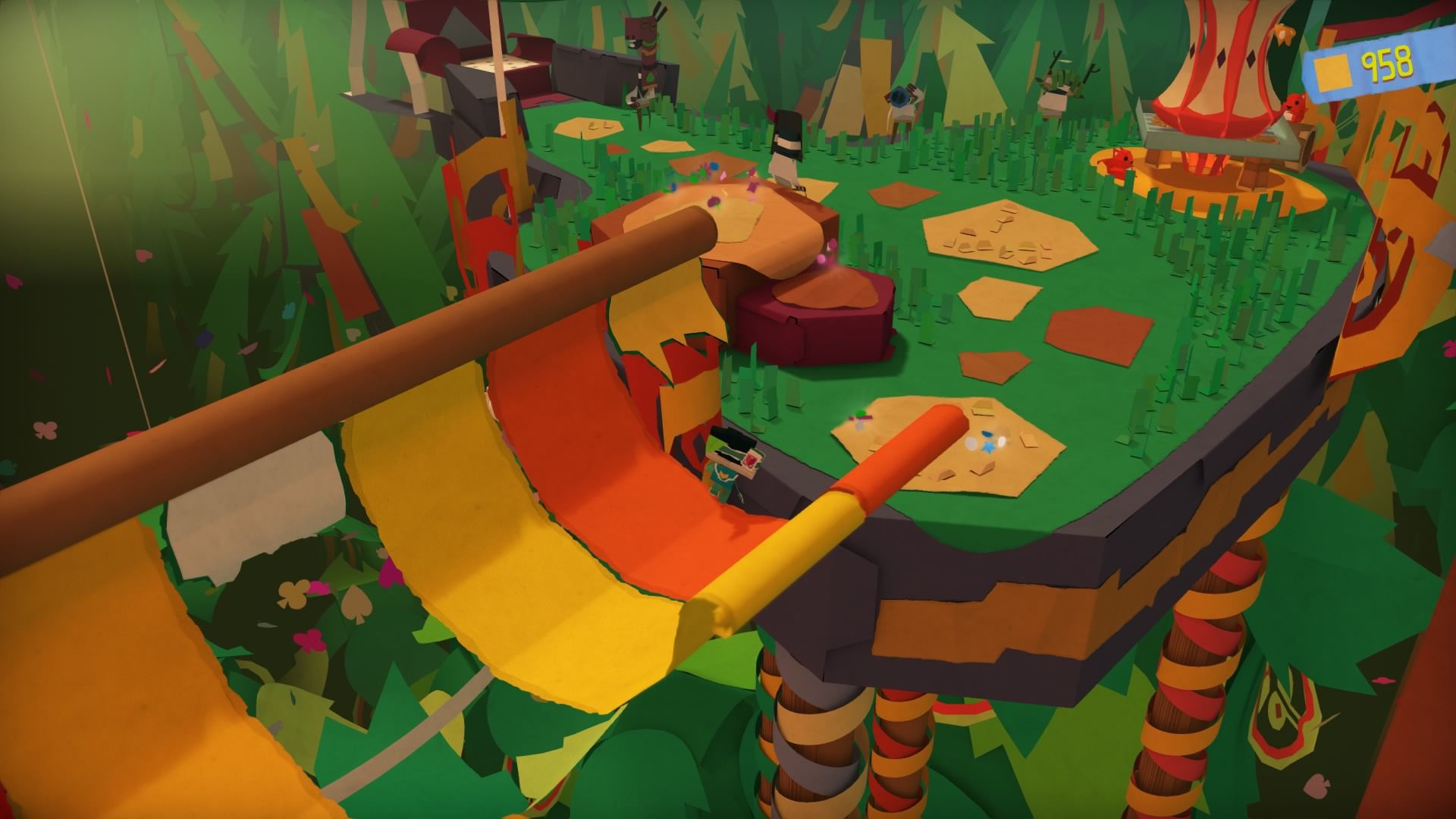Click the red squirrel in the grass
The width and height of the screenshot is (1456, 819).
tap(1121, 165)
